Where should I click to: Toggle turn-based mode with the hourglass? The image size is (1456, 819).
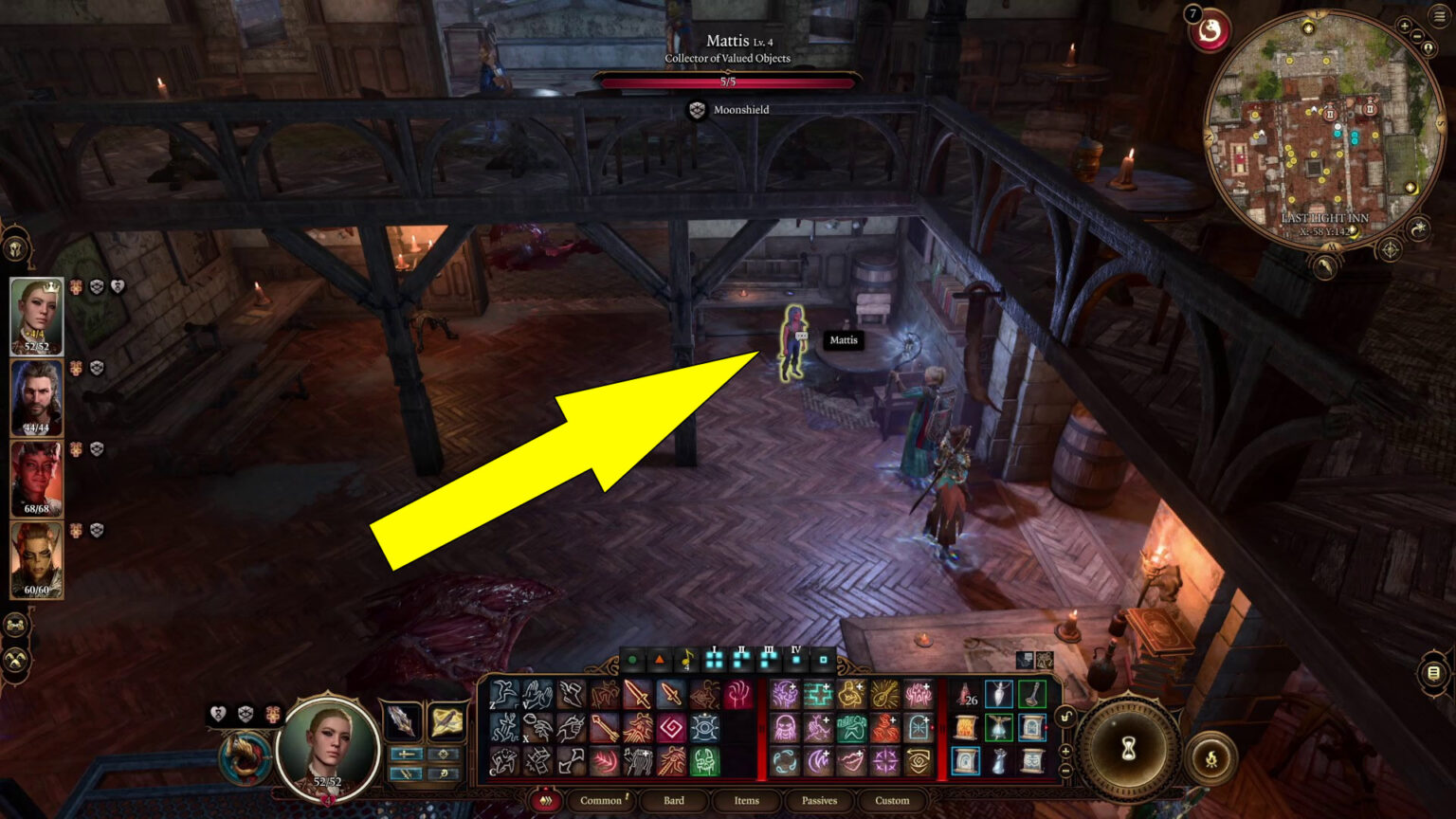tap(1128, 749)
